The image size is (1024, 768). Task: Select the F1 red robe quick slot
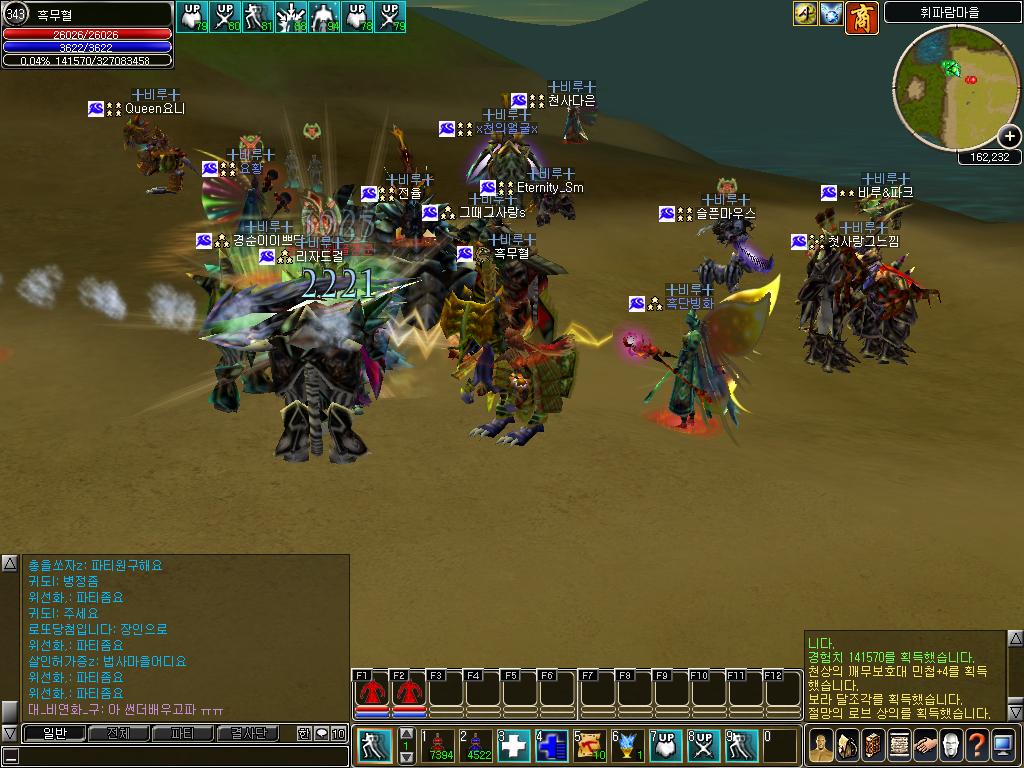point(372,692)
